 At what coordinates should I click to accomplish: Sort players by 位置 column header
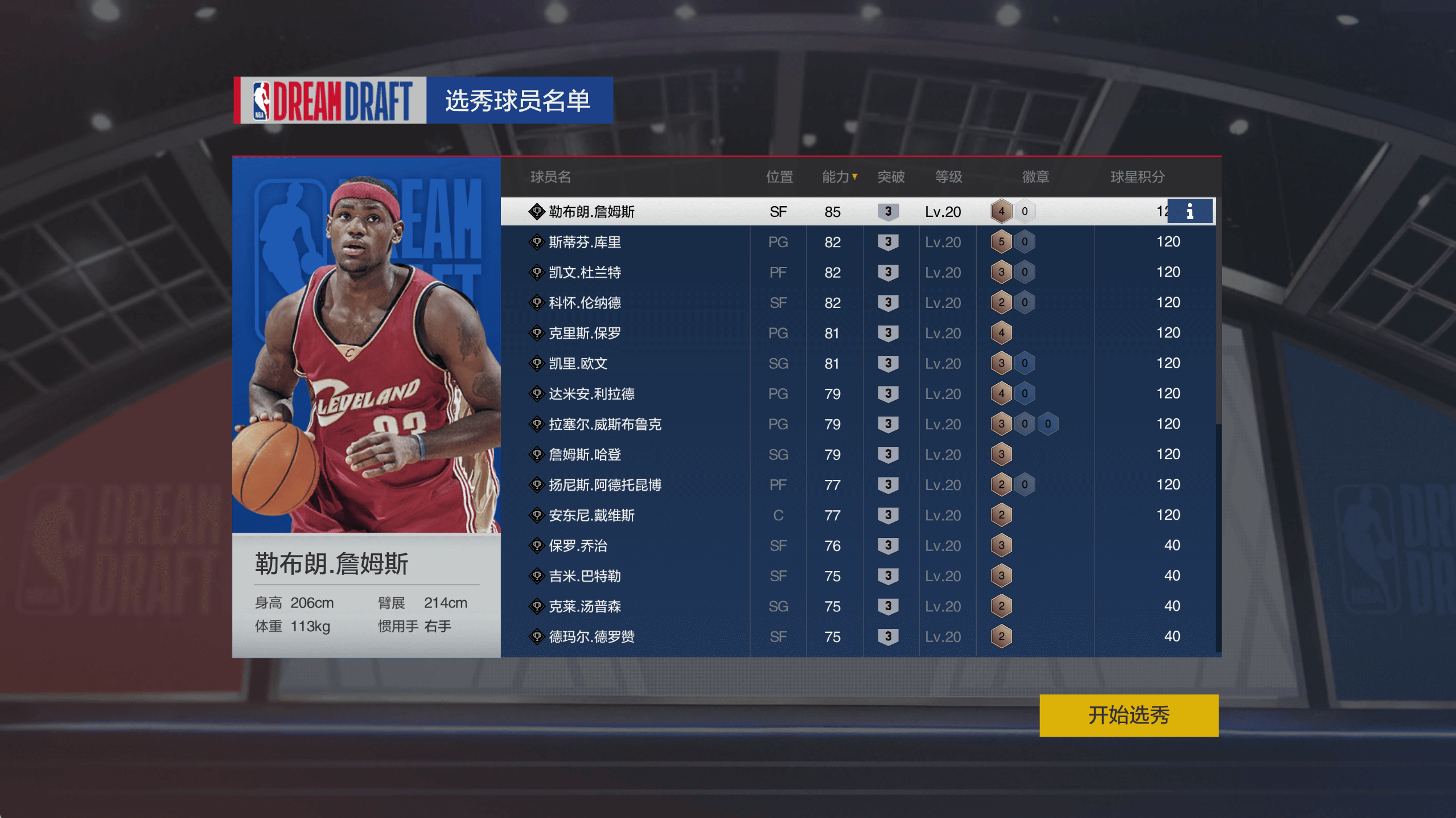tap(779, 177)
